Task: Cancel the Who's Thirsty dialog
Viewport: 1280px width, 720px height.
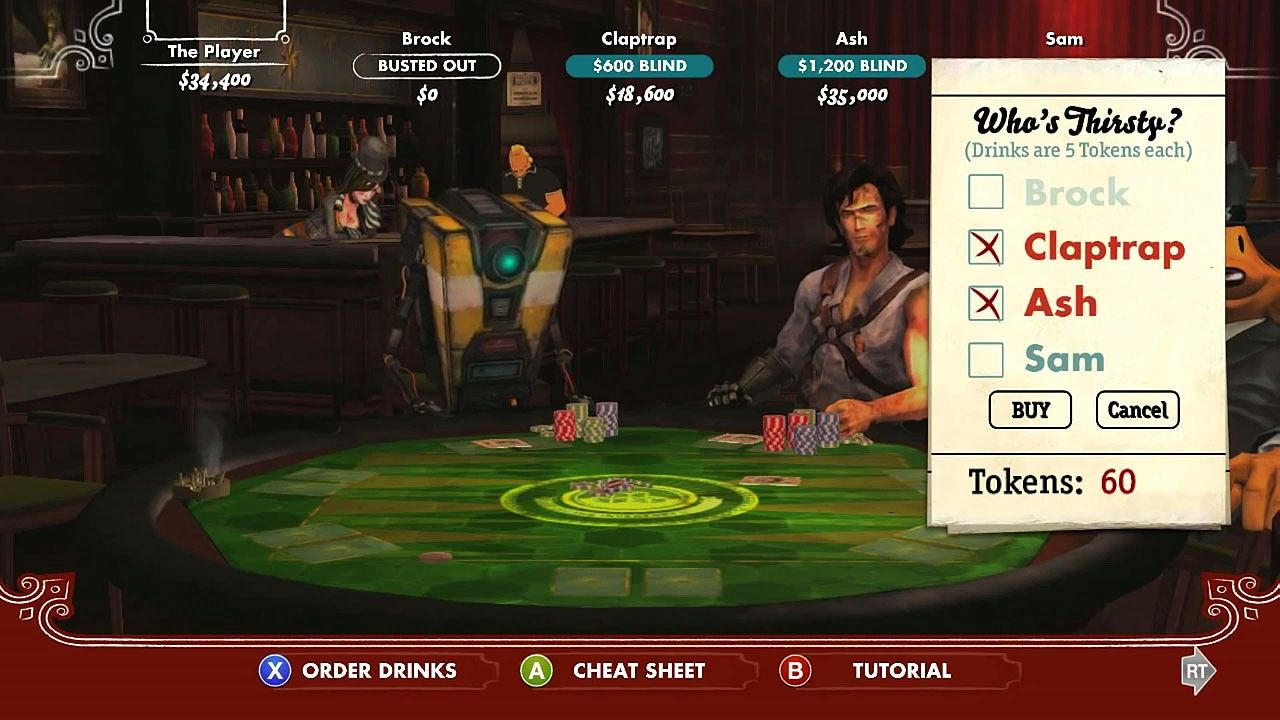Action: click(x=1137, y=410)
